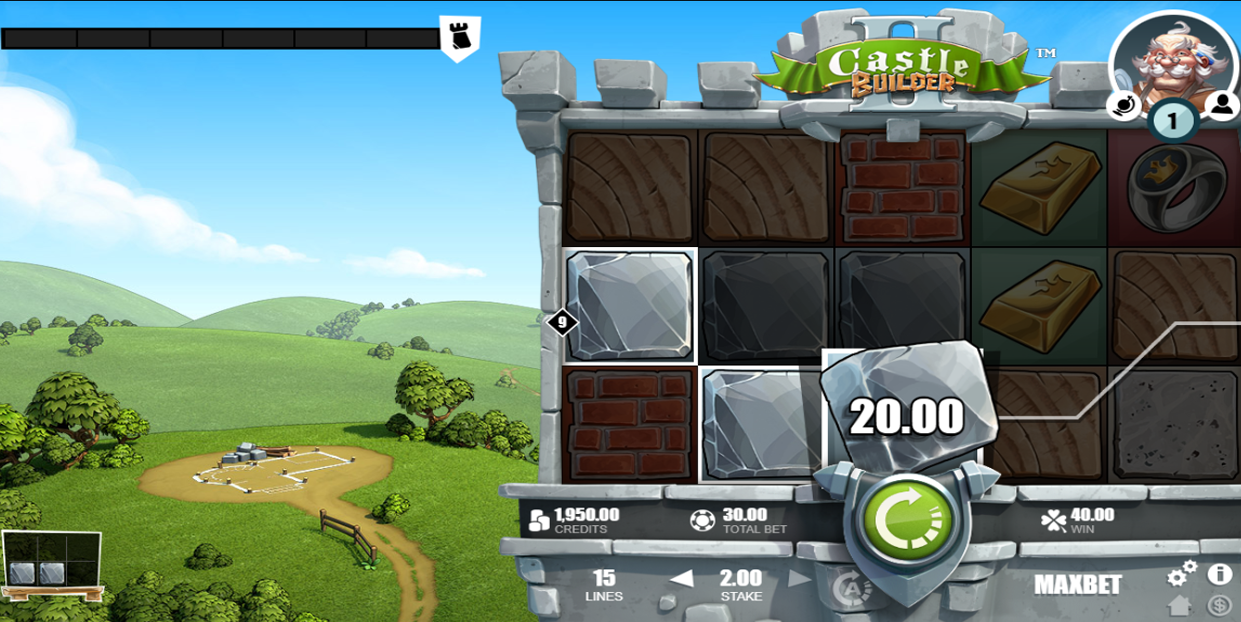Screen dimensions: 1241x622
Task: Toggle the autoplay button
Action: [x=849, y=588]
